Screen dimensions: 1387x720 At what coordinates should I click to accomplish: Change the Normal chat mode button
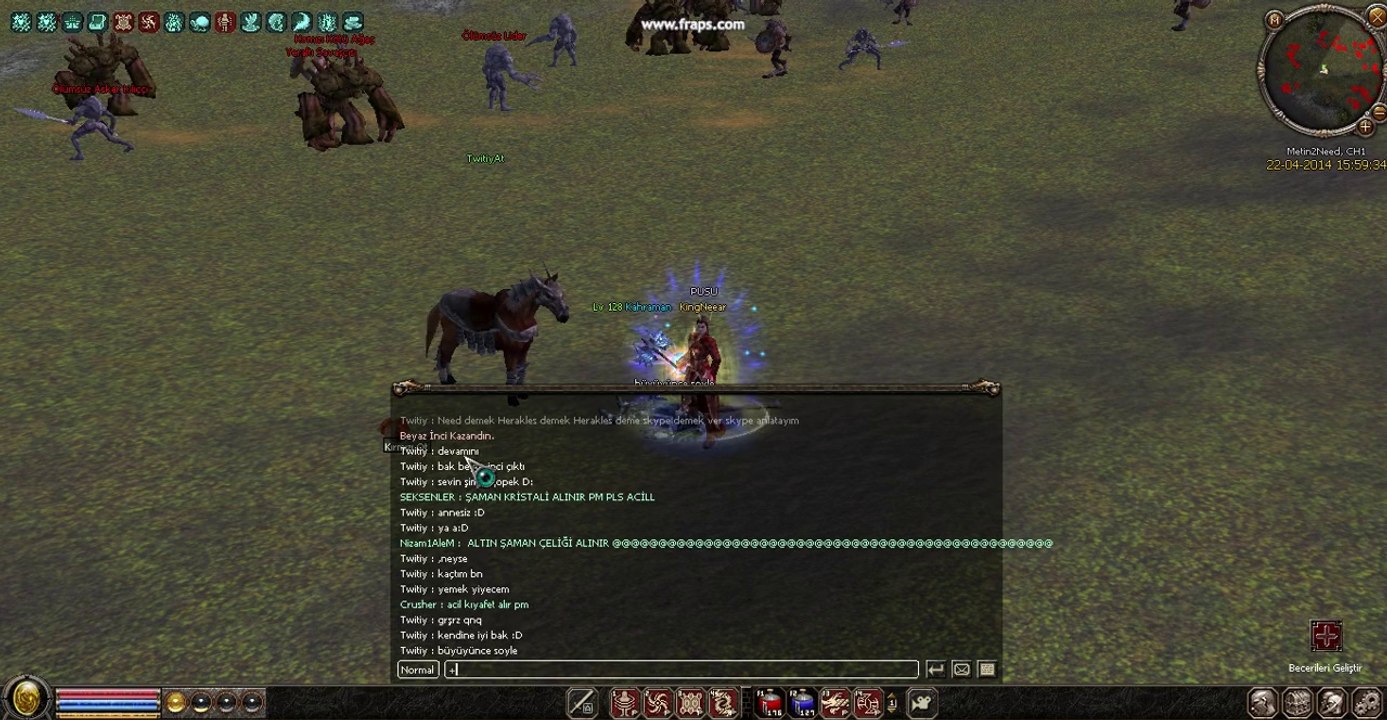coord(418,669)
